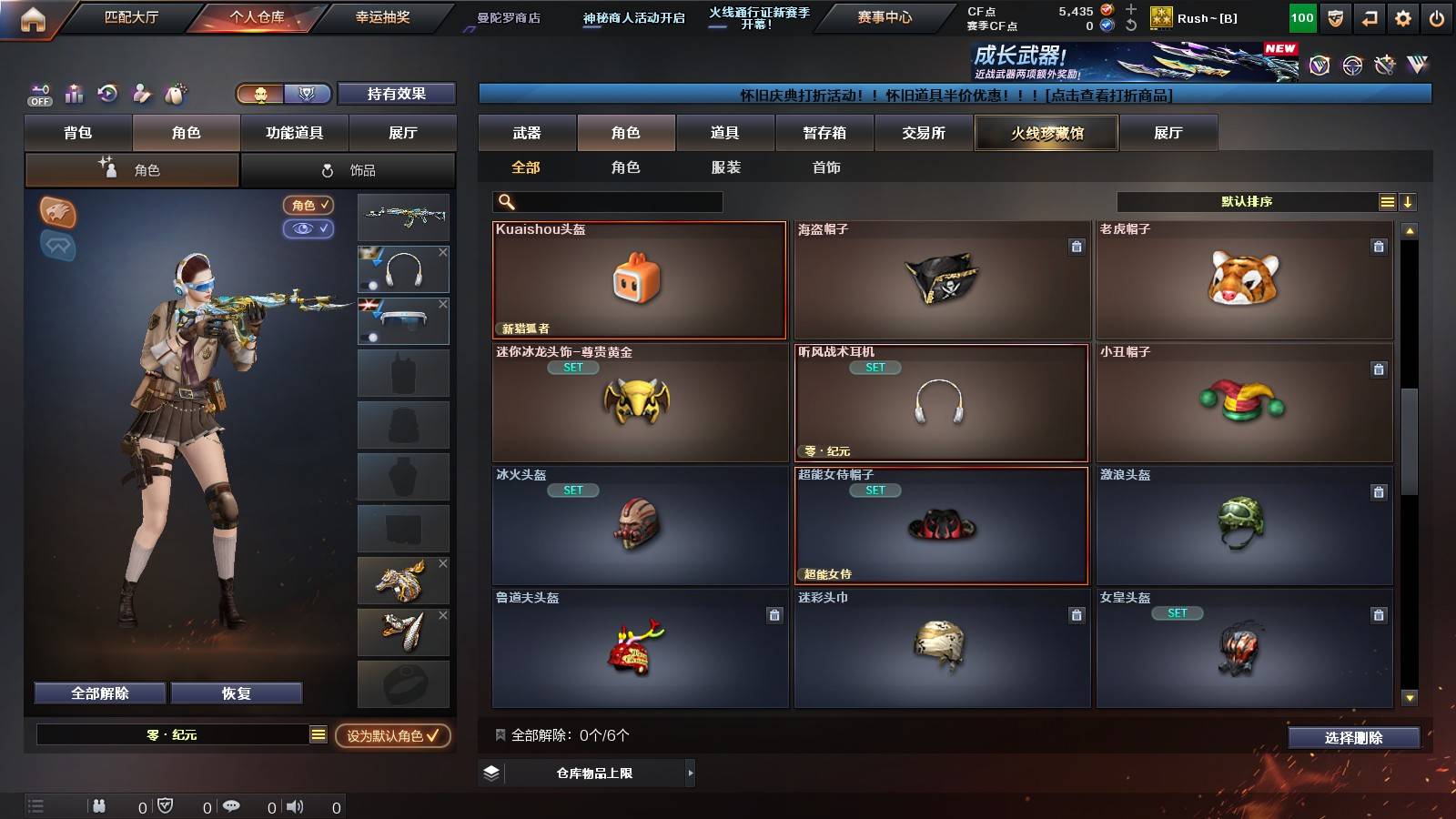Expand 仓库物品上限 with its right arrow
Screen dimensions: 1456x819
(692, 773)
